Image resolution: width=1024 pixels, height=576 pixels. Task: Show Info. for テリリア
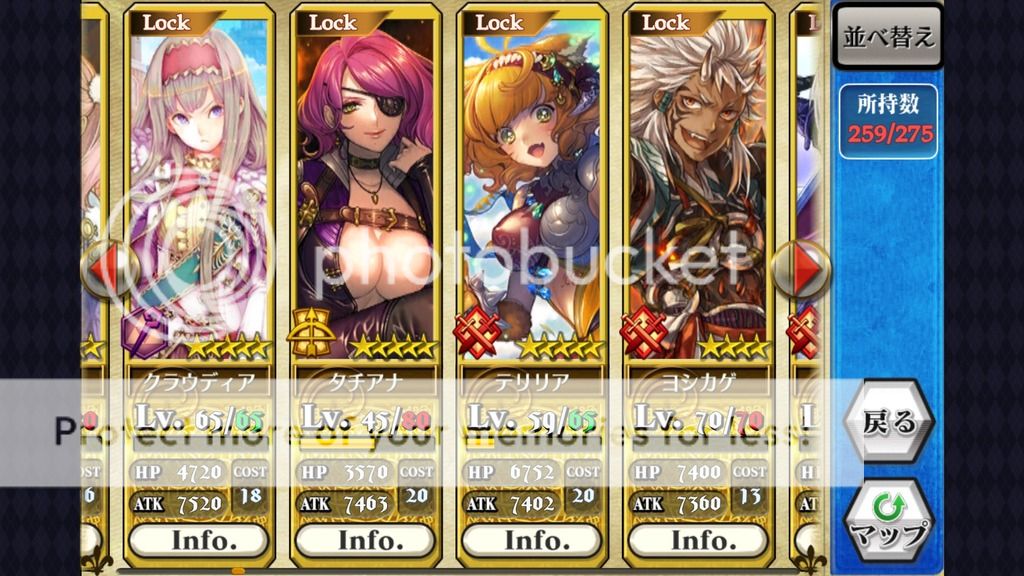532,540
